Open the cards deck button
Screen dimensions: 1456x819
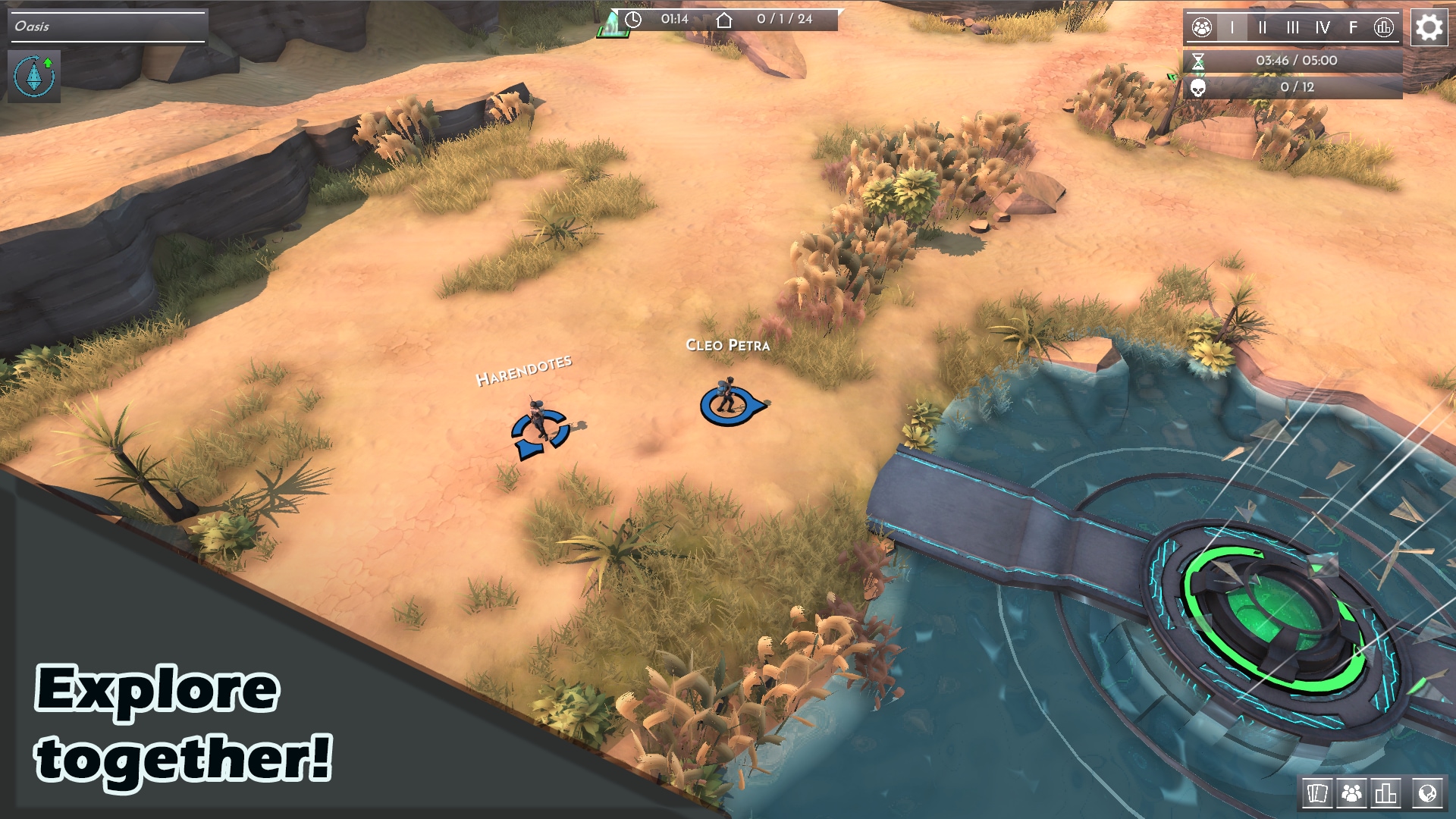coord(1317,793)
